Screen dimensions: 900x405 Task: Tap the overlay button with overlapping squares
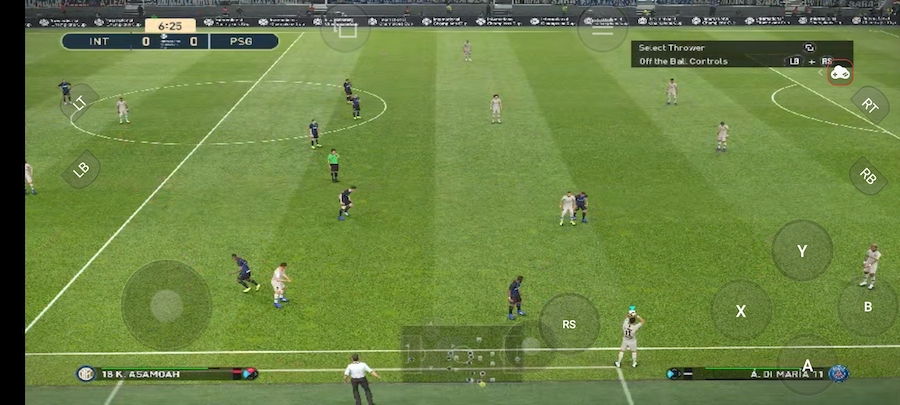345,30
